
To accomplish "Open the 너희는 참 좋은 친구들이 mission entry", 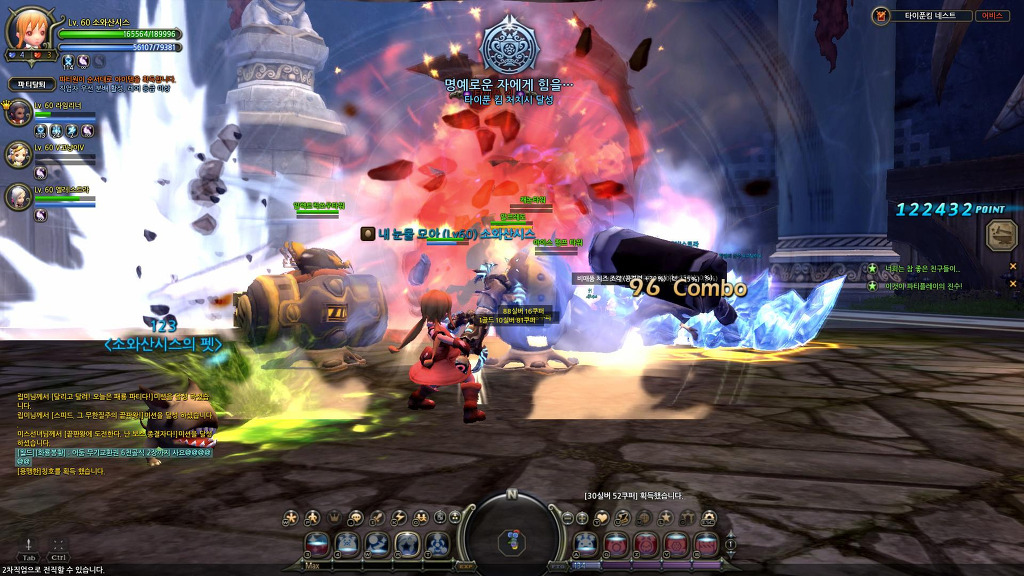I will pos(927,268).
